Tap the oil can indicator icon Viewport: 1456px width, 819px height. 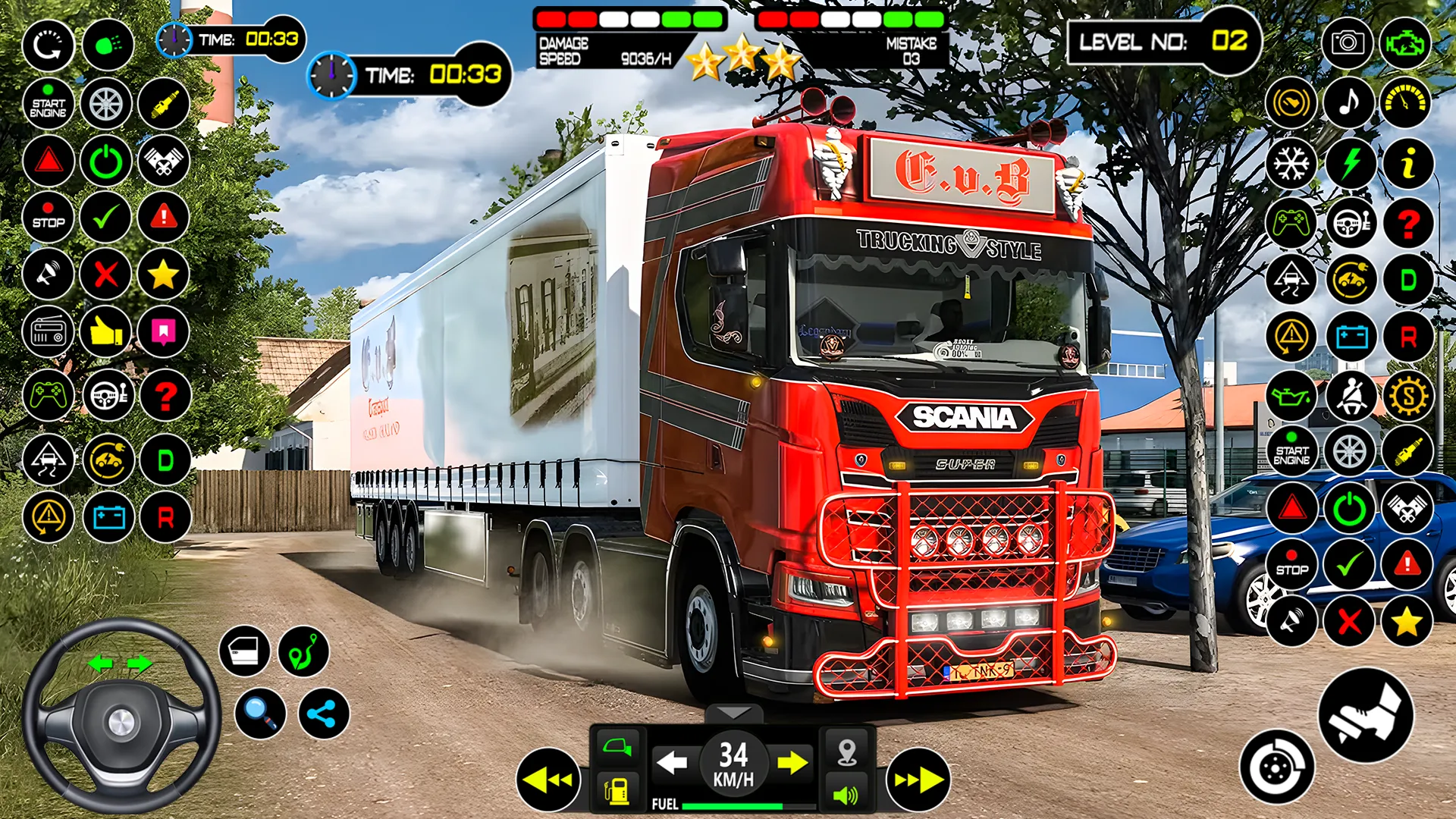1291,397
